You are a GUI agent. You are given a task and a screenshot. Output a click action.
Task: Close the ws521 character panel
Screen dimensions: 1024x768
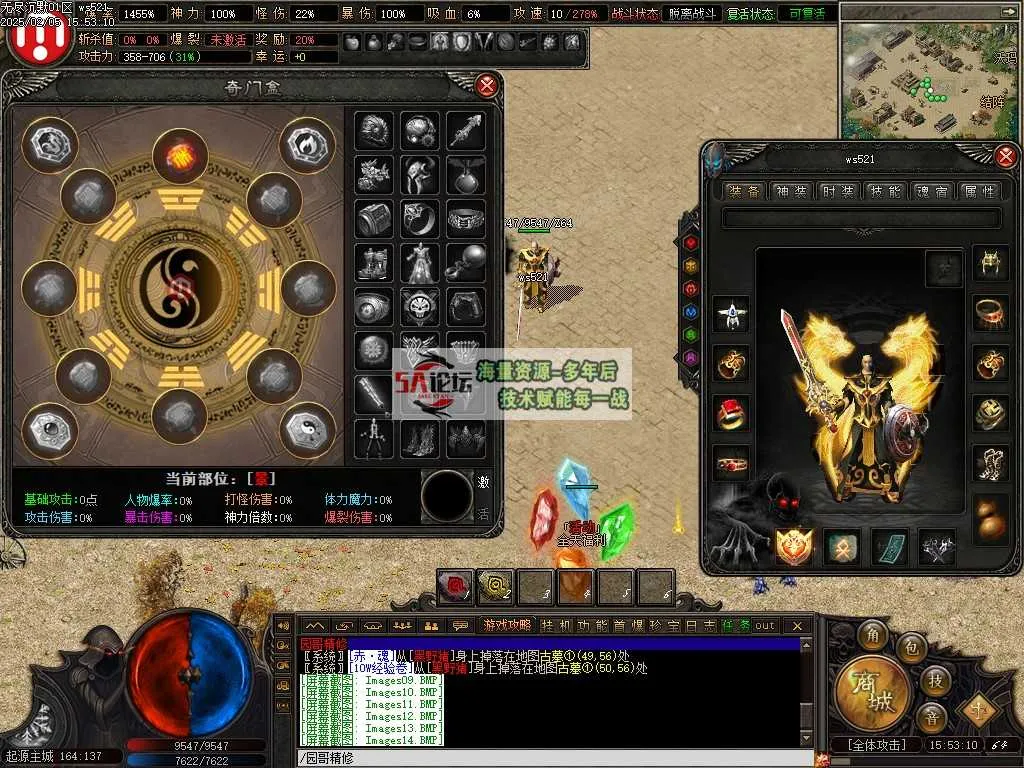coord(1006,156)
